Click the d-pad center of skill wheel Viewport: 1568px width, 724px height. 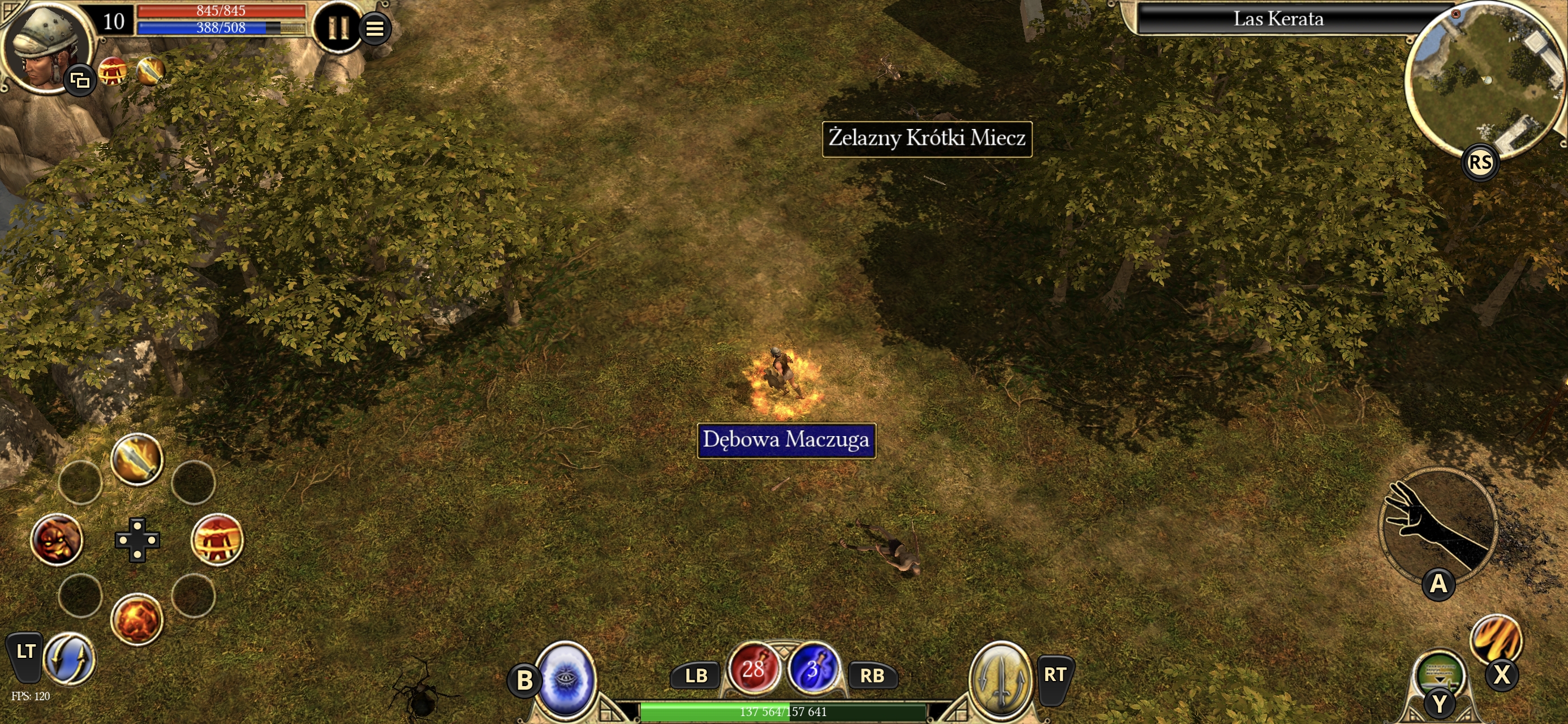tap(137, 540)
